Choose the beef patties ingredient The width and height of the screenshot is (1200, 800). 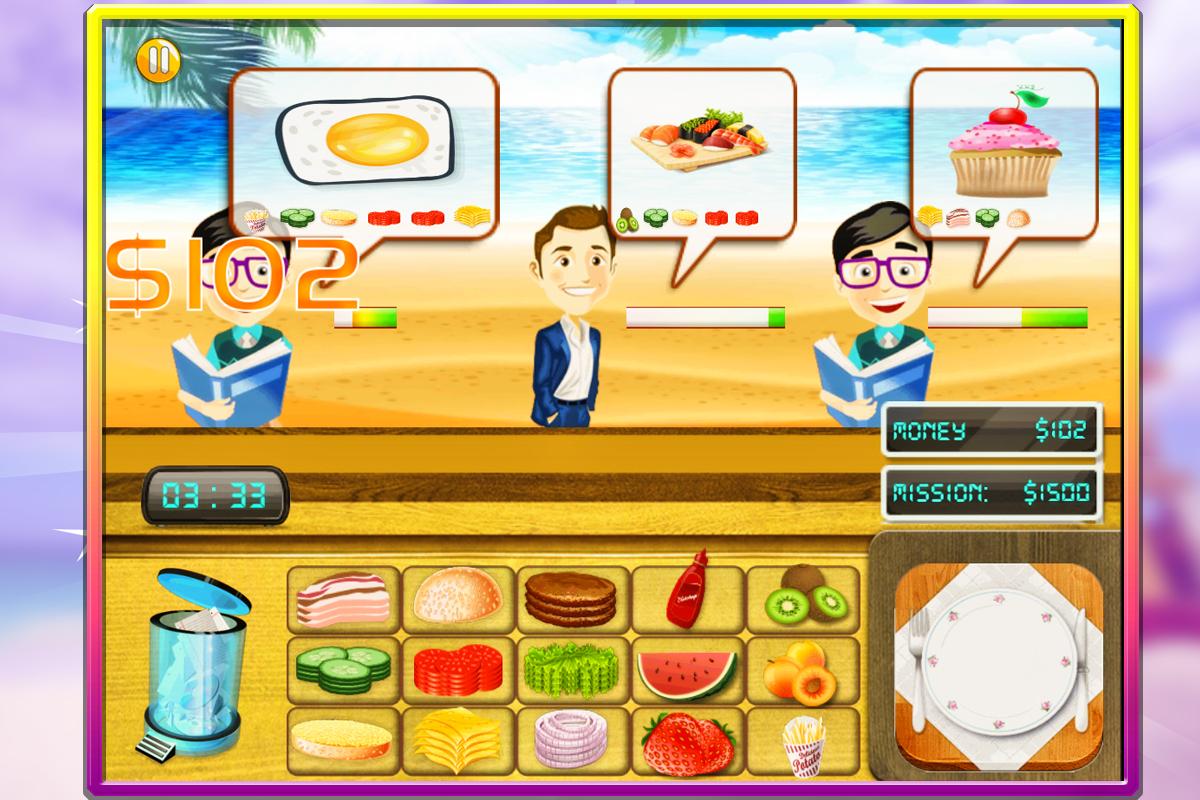(573, 599)
